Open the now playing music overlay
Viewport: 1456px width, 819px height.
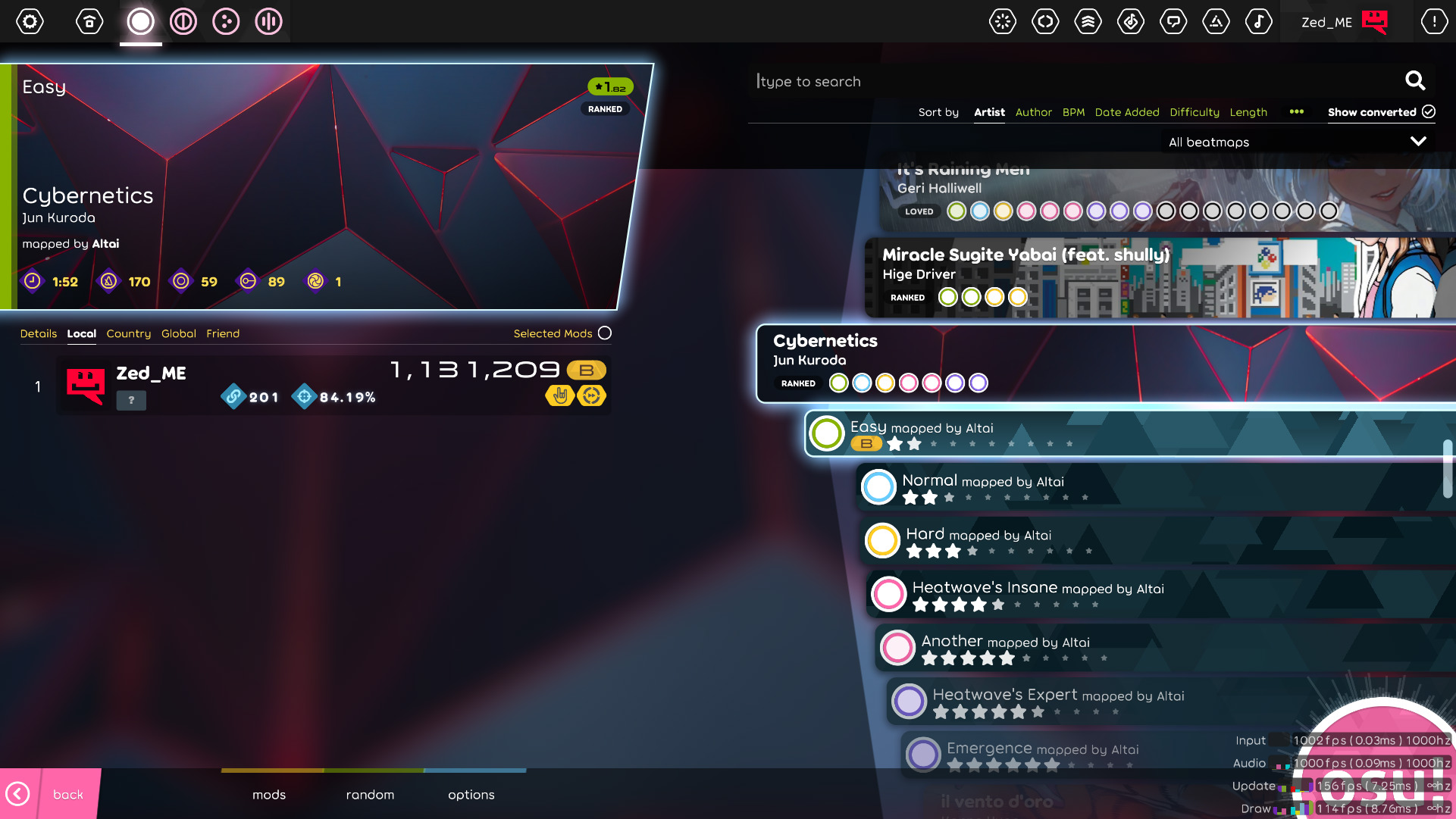(1259, 21)
